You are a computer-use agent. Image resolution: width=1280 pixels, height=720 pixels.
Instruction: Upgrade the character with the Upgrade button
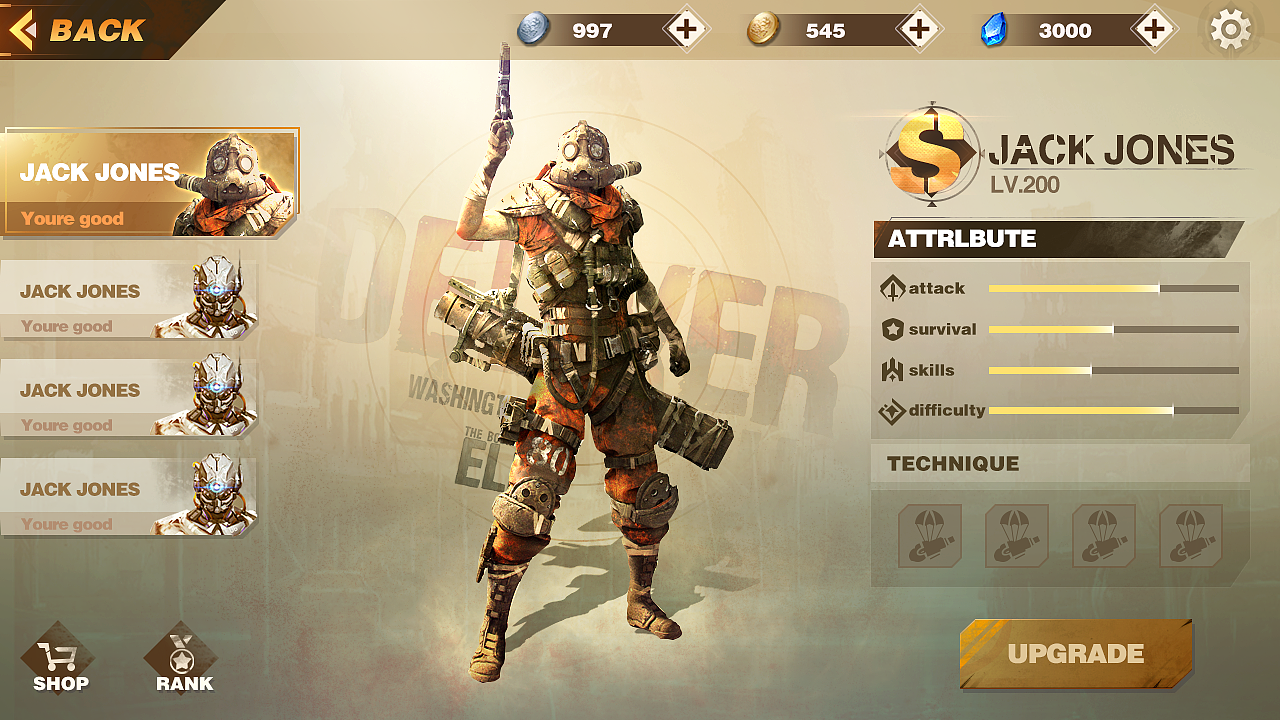1076,654
